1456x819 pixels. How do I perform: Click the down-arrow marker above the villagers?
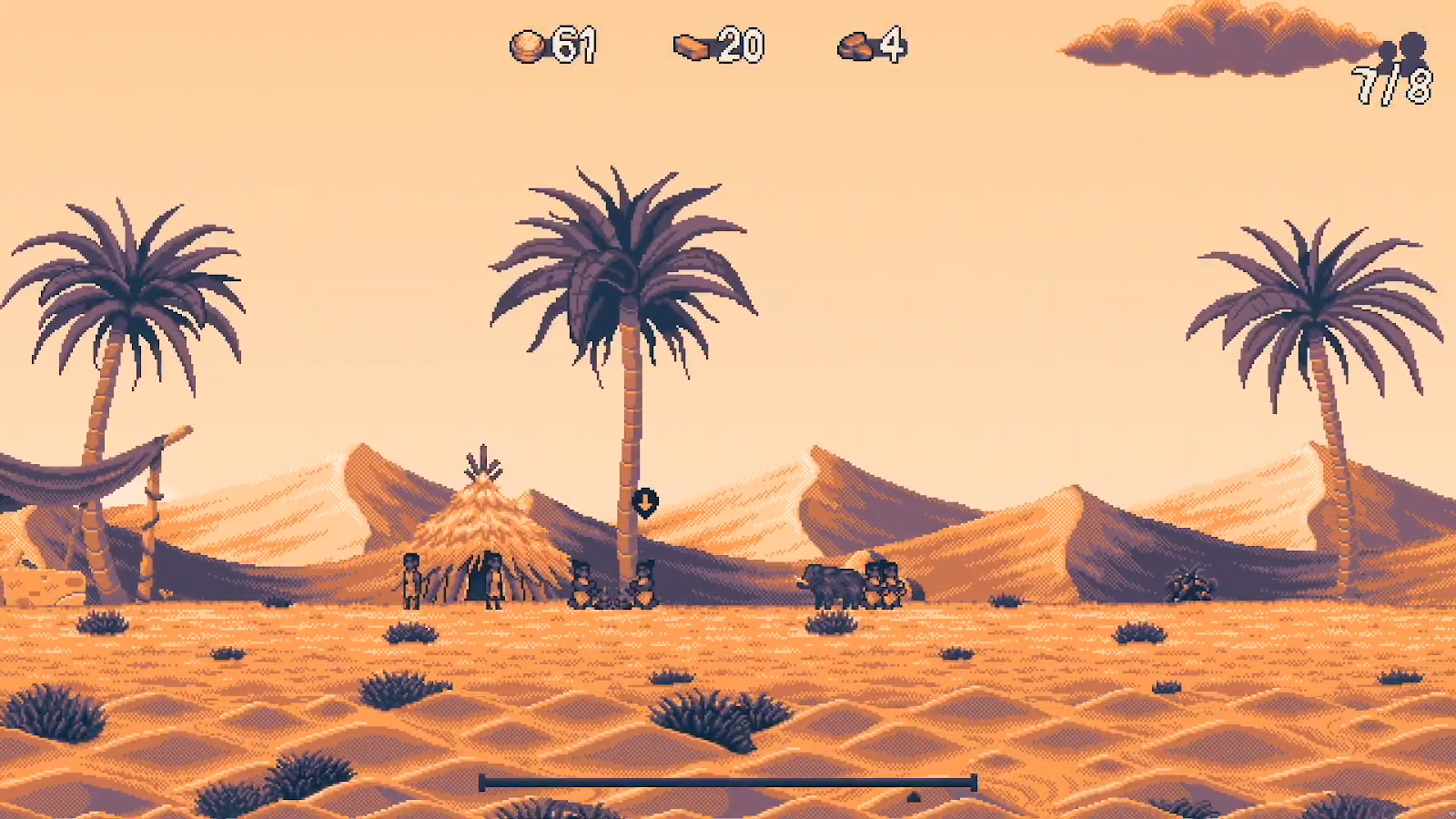(x=644, y=501)
